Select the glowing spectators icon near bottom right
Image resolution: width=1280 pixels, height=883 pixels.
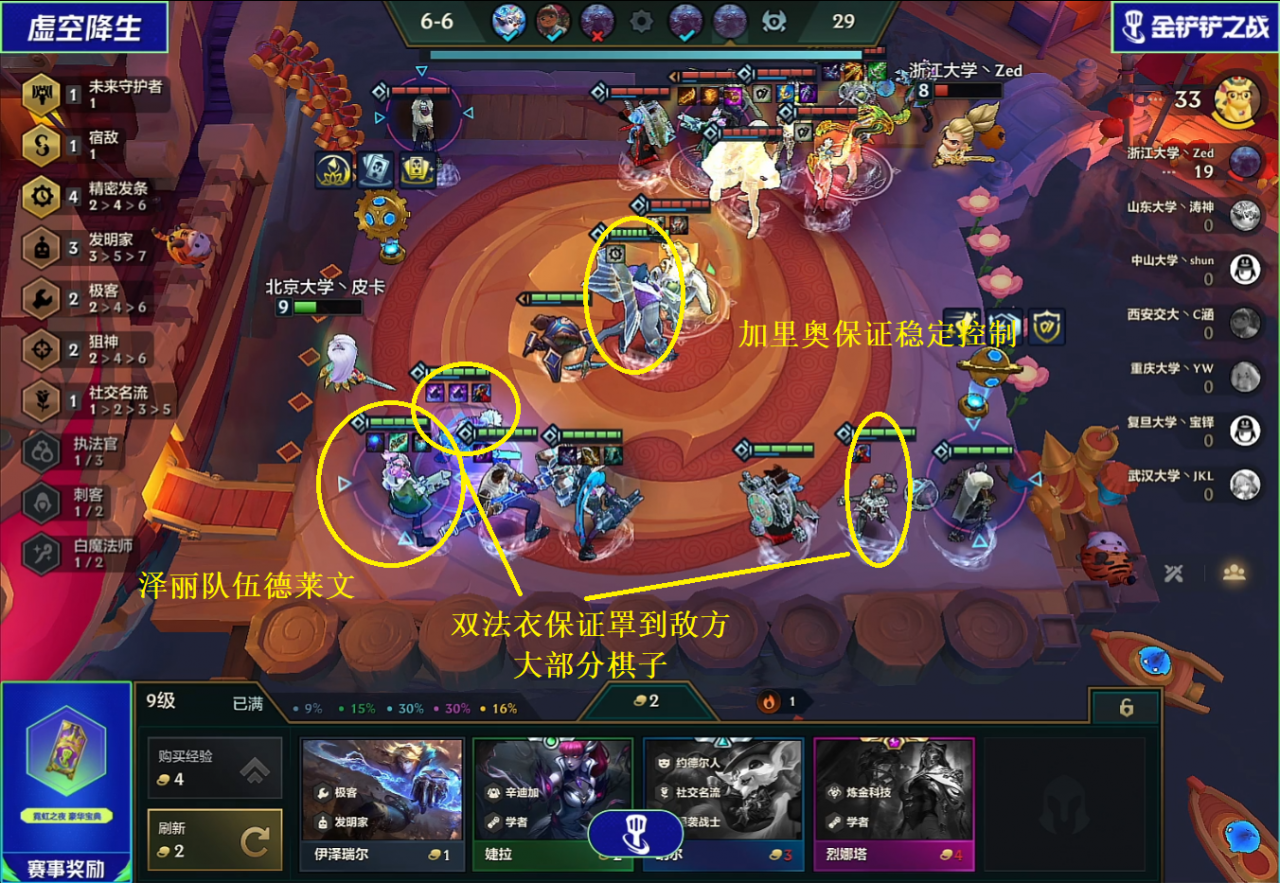1235,573
